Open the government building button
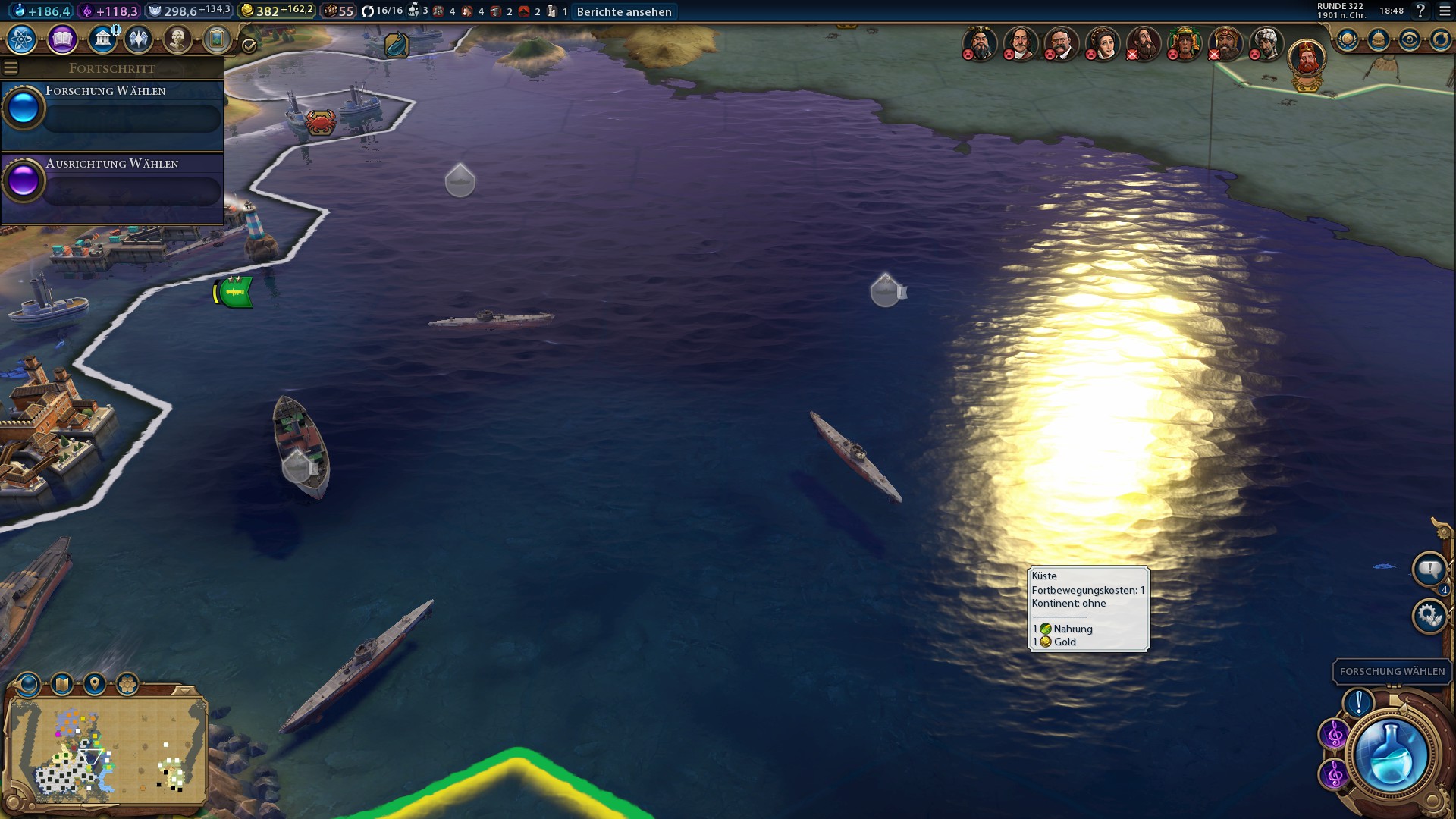The width and height of the screenshot is (1456, 819). coord(102,39)
